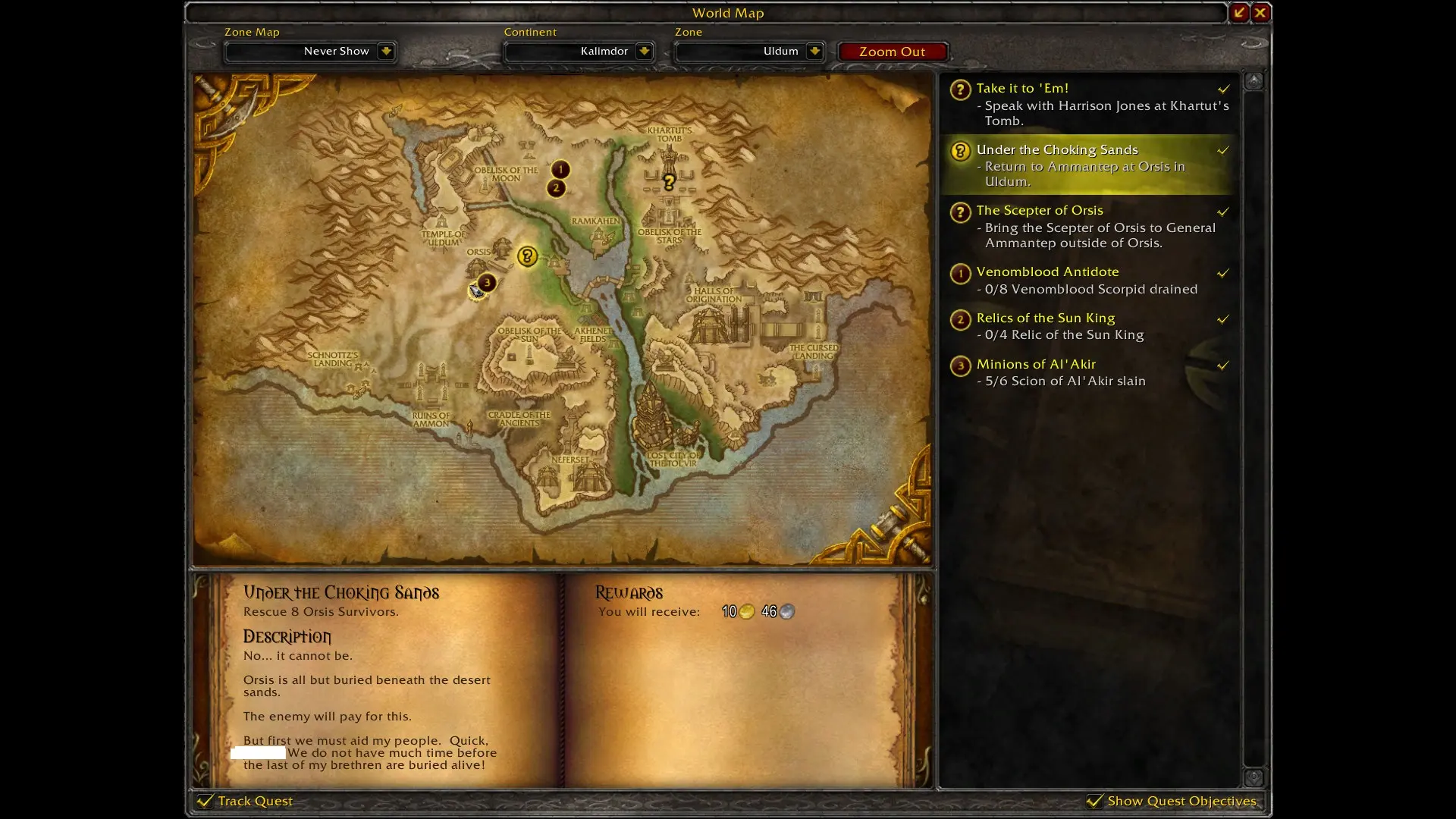1456x819 pixels.
Task: Click map marker number 2 on the map
Action: [x=556, y=188]
